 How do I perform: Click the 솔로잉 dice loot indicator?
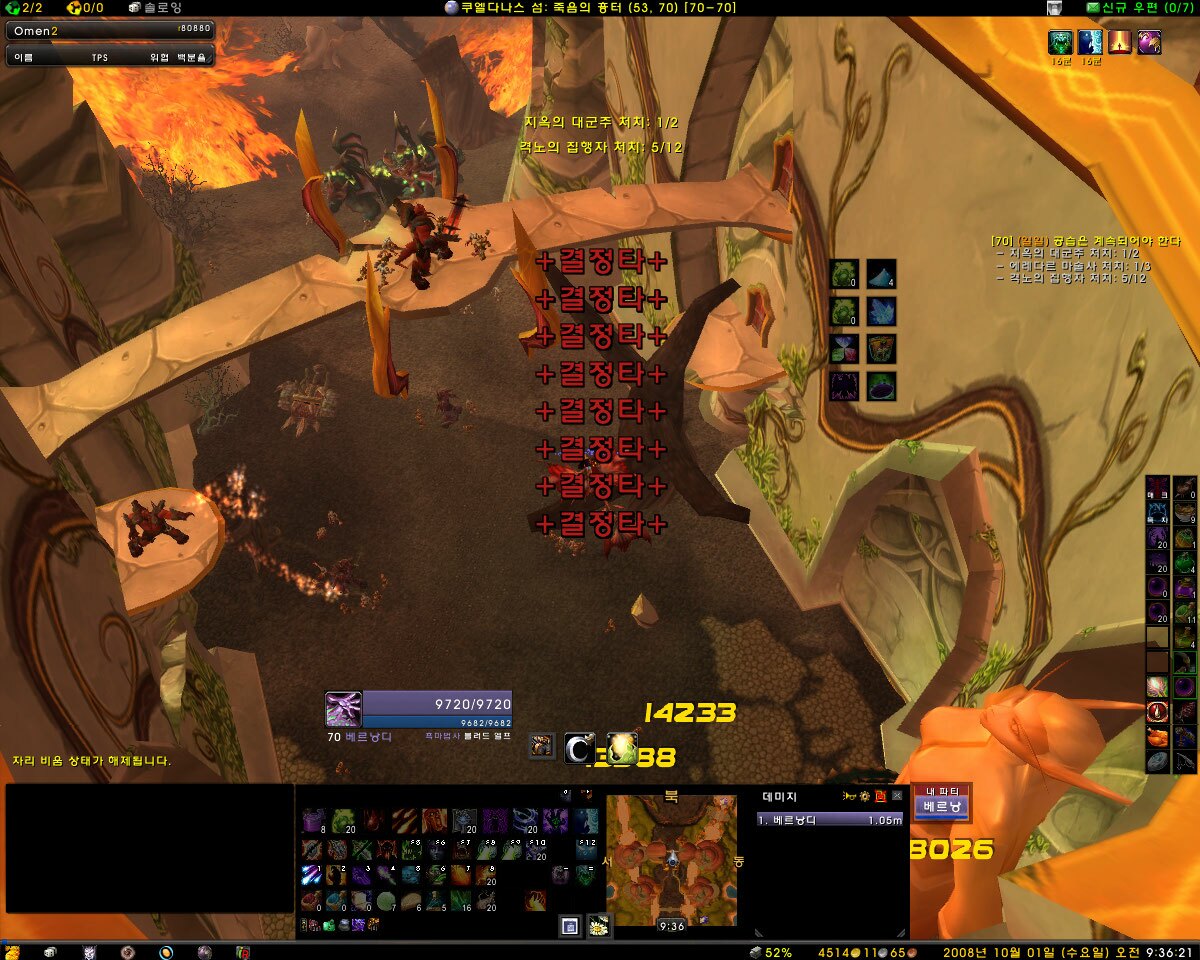(x=155, y=8)
